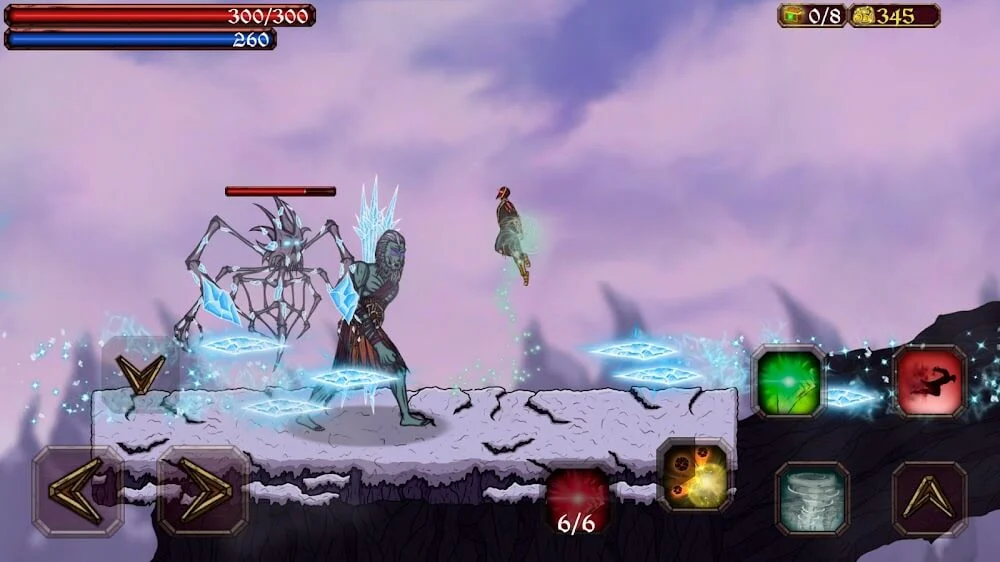Tap the down arrow crouch button
The image size is (1000, 562).
pyautogui.click(x=140, y=375)
